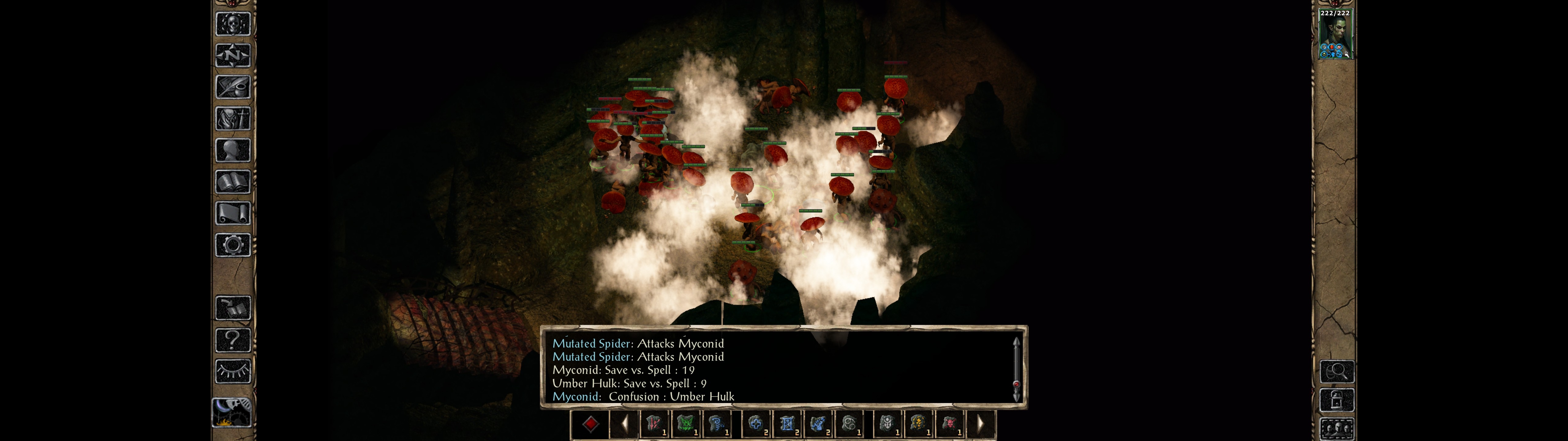Open the inventory screen button

click(232, 118)
